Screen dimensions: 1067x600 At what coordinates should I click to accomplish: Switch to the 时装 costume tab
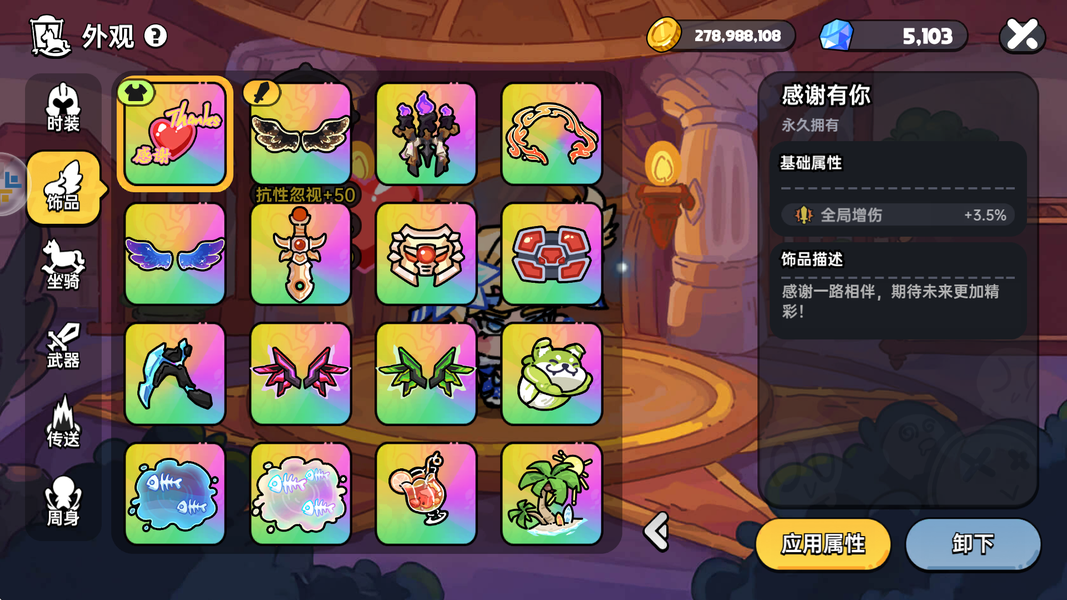(63, 109)
